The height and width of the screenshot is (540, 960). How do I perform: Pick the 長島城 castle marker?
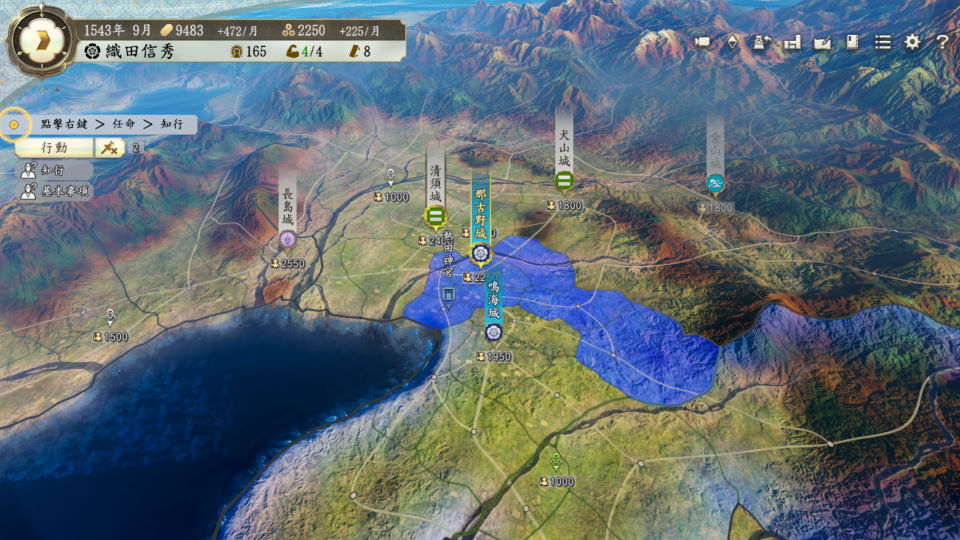click(288, 238)
